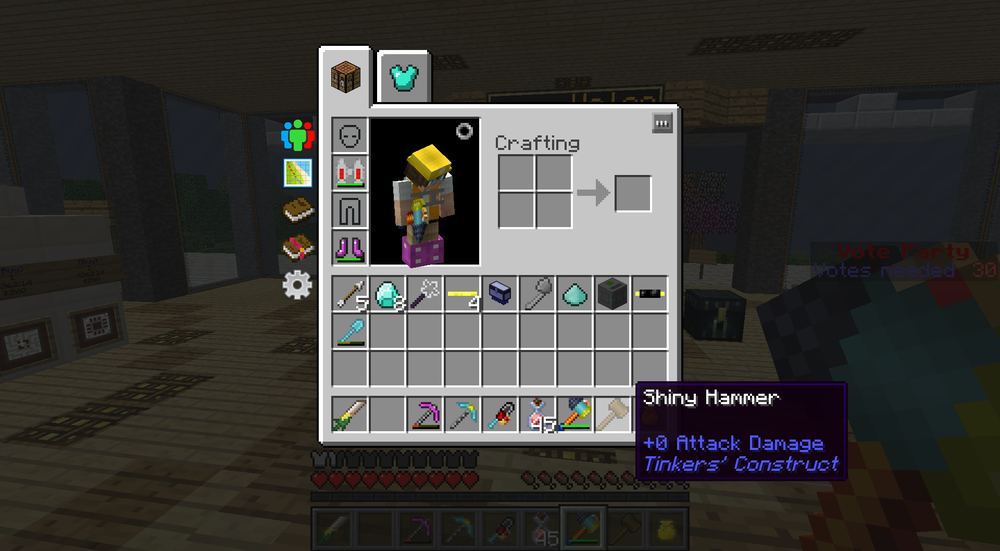Open the map icon beside the inventory
Screen dimensions: 1000x551
pyautogui.click(x=297, y=172)
